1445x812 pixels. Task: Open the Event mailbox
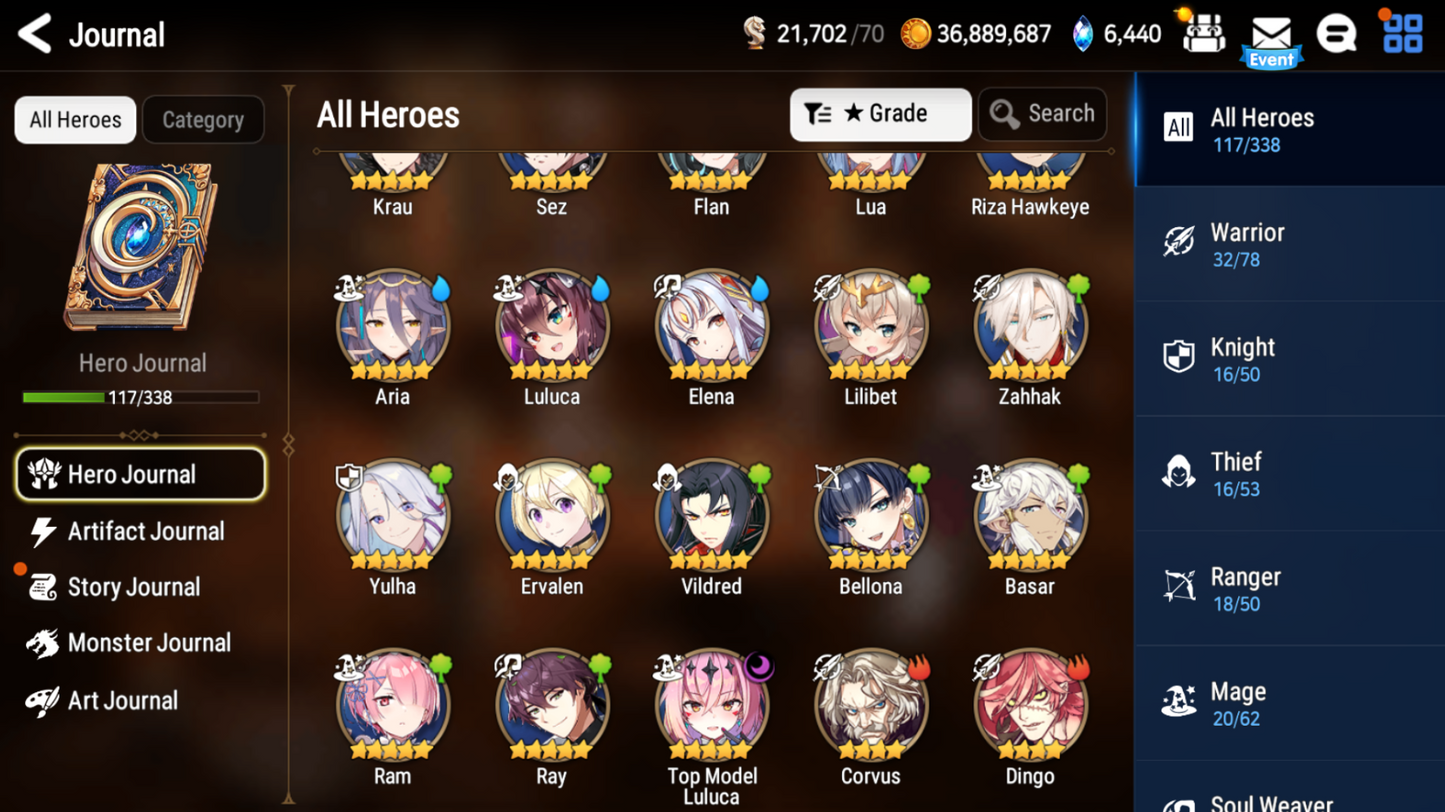1271,38
